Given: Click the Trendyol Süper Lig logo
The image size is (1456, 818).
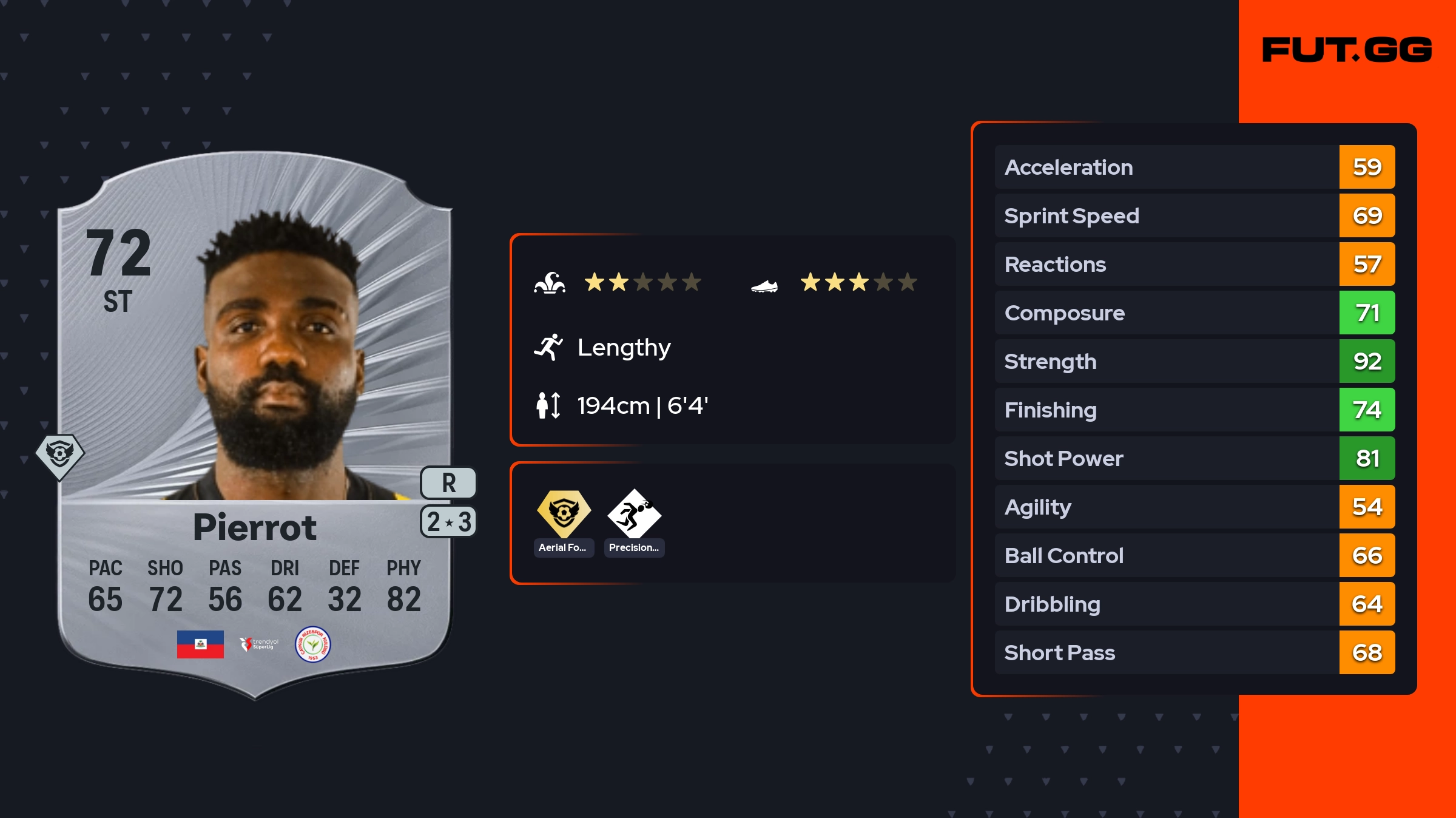Looking at the screenshot, I should click(x=259, y=644).
